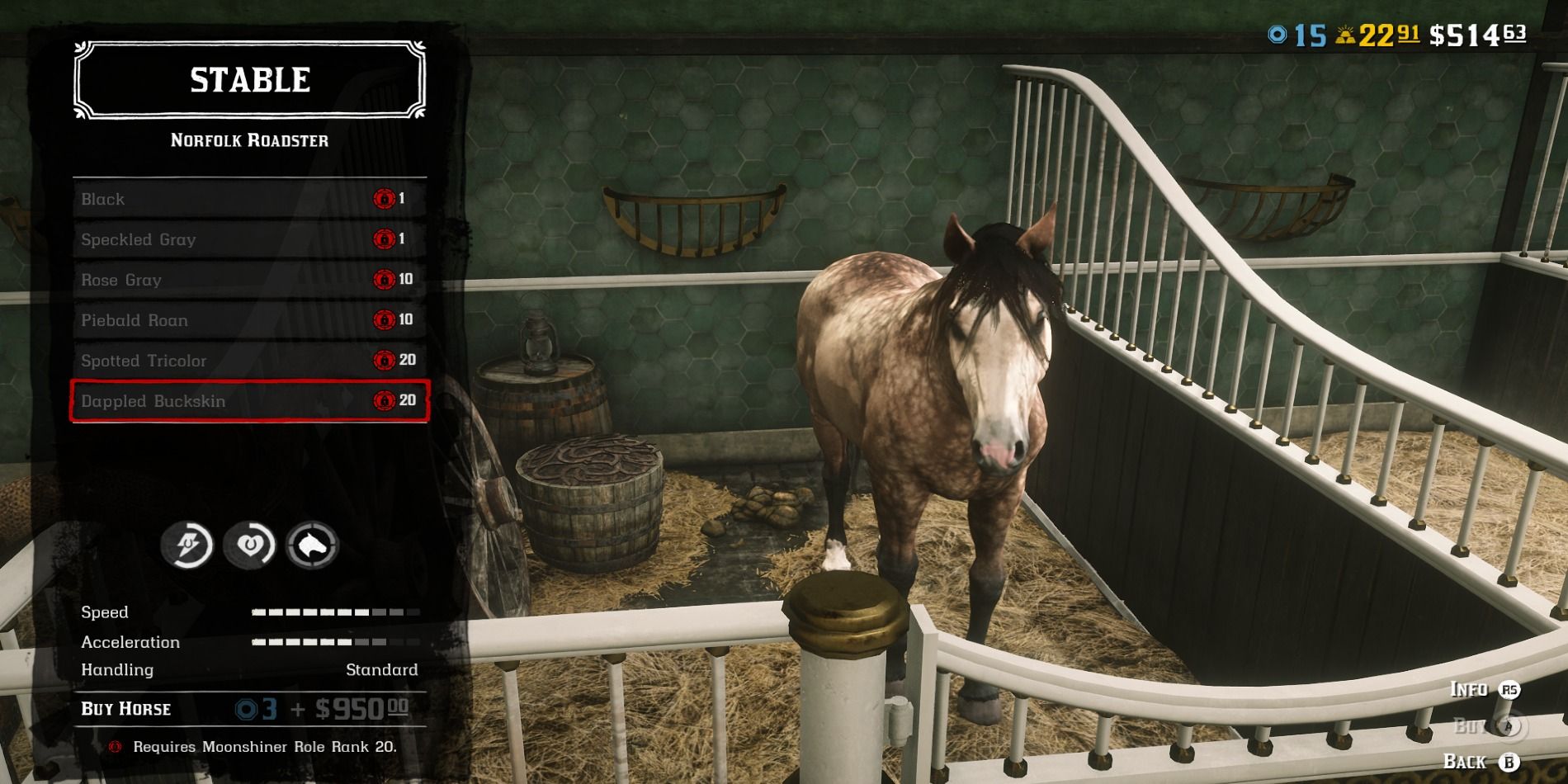Select the Black coat option
1568x784 pixels.
(x=248, y=199)
